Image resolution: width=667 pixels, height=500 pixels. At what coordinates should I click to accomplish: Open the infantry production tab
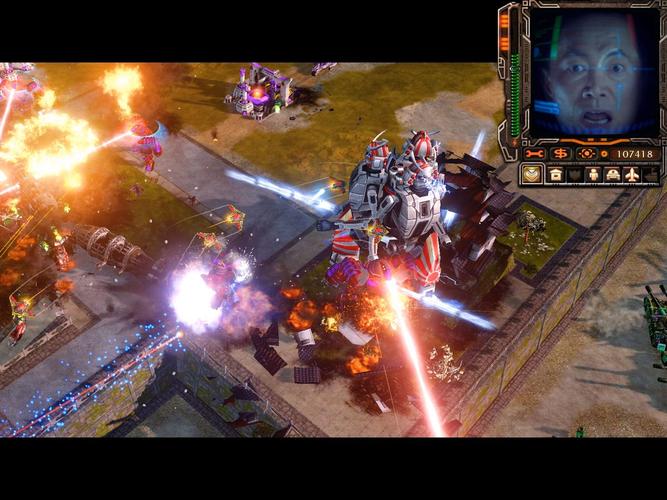(593, 174)
